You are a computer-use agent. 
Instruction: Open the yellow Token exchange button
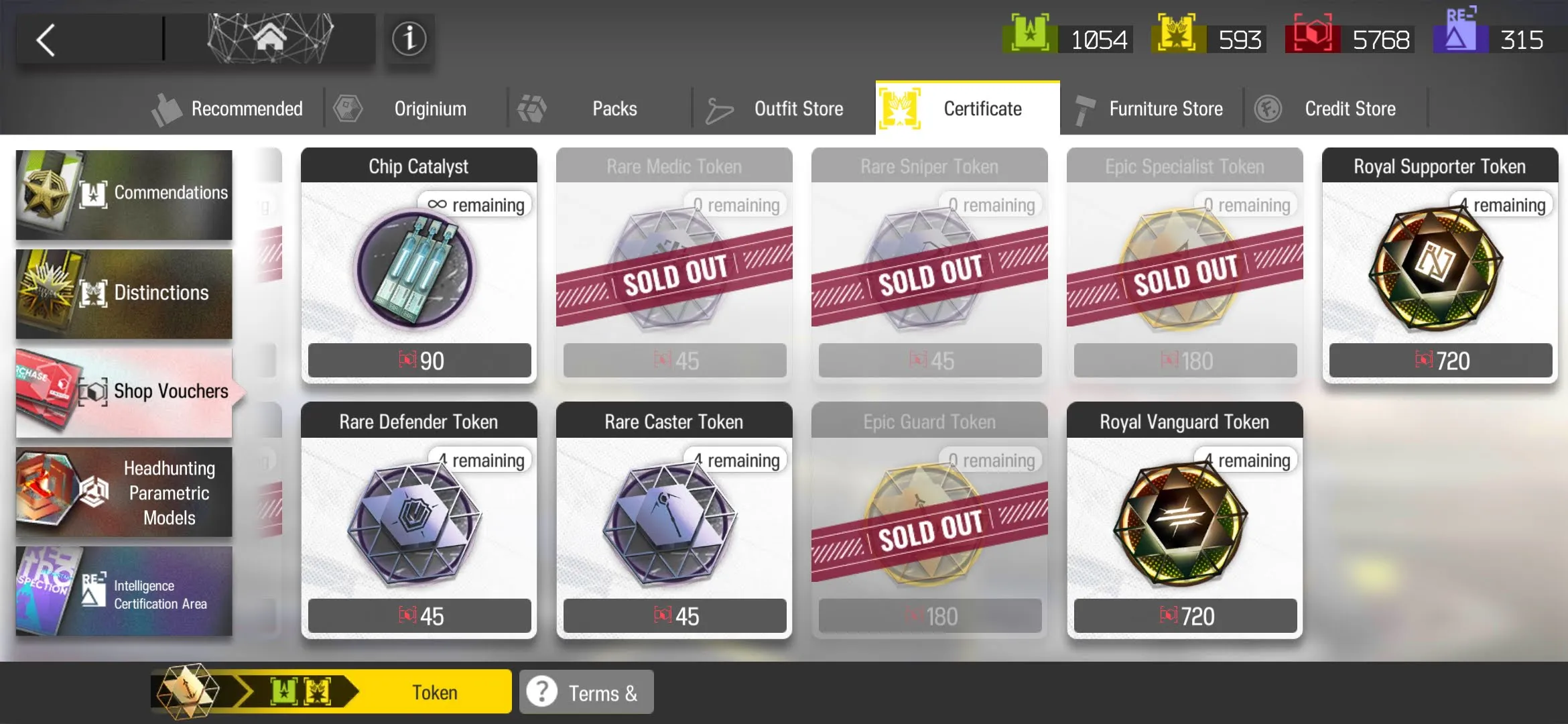332,692
